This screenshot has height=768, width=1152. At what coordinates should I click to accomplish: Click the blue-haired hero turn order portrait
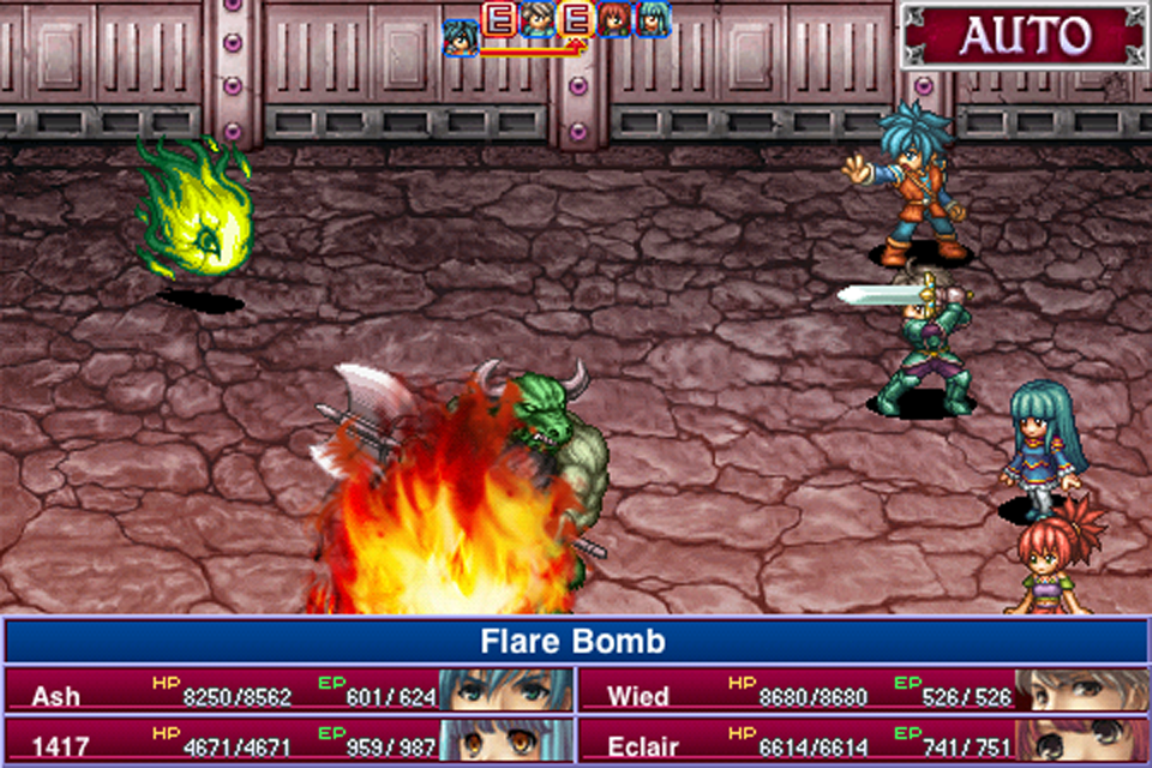(x=461, y=36)
